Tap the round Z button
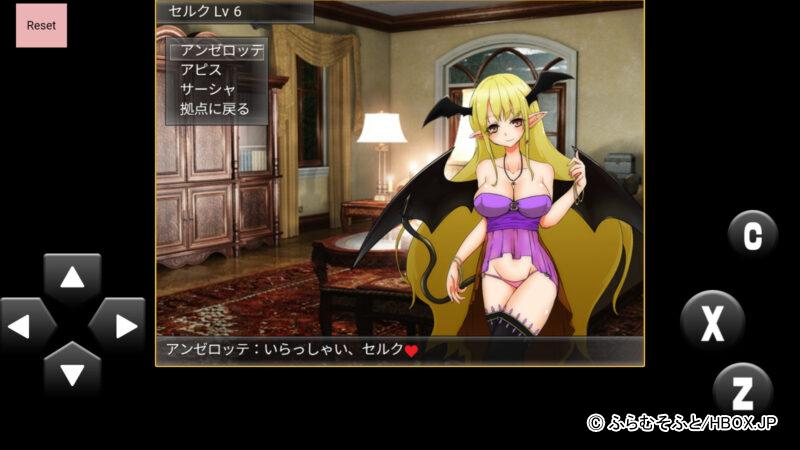Image resolution: width=800 pixels, height=450 pixels. pyautogui.click(x=743, y=390)
